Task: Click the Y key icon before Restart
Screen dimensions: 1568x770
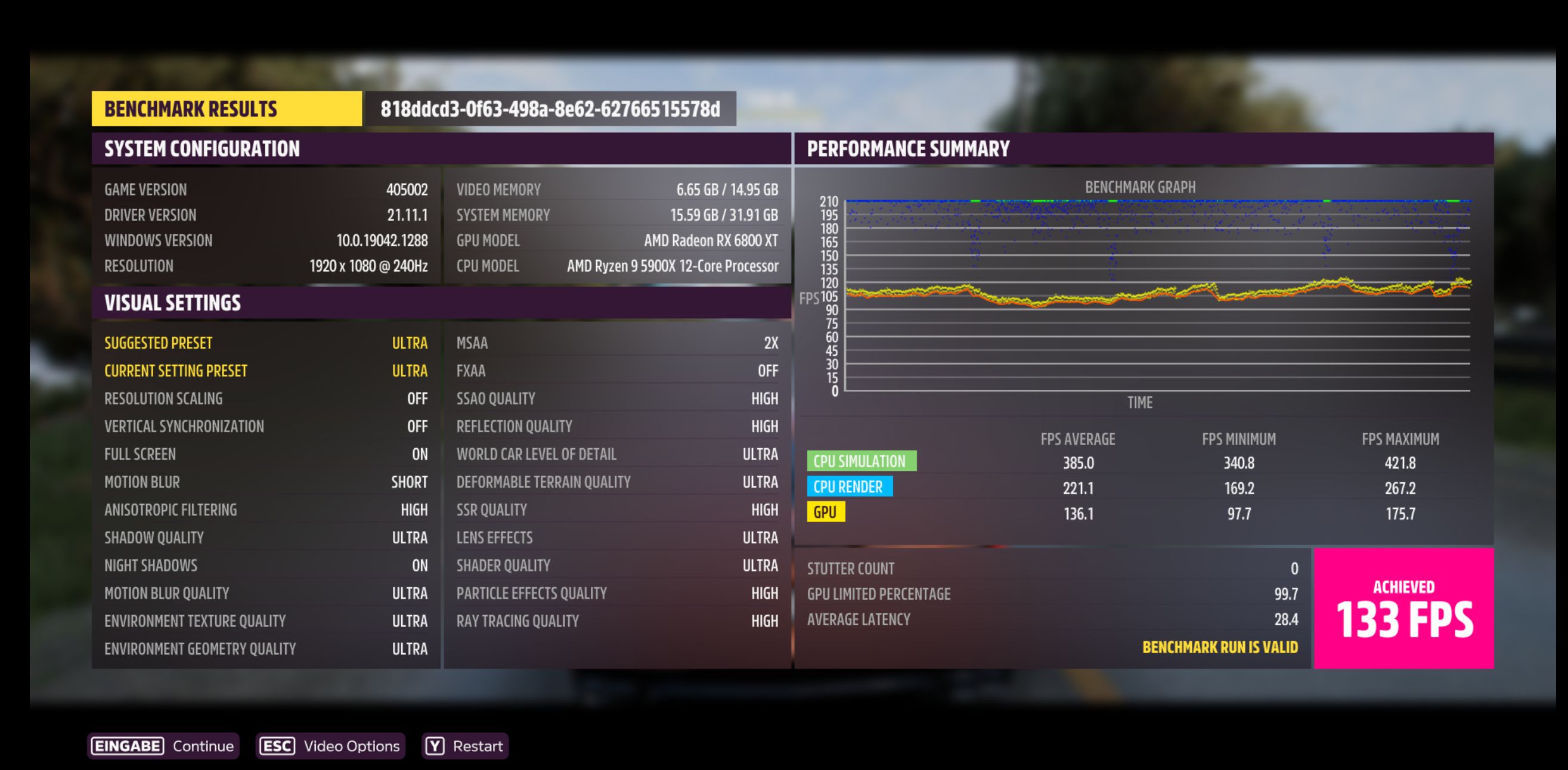Action: click(x=435, y=745)
